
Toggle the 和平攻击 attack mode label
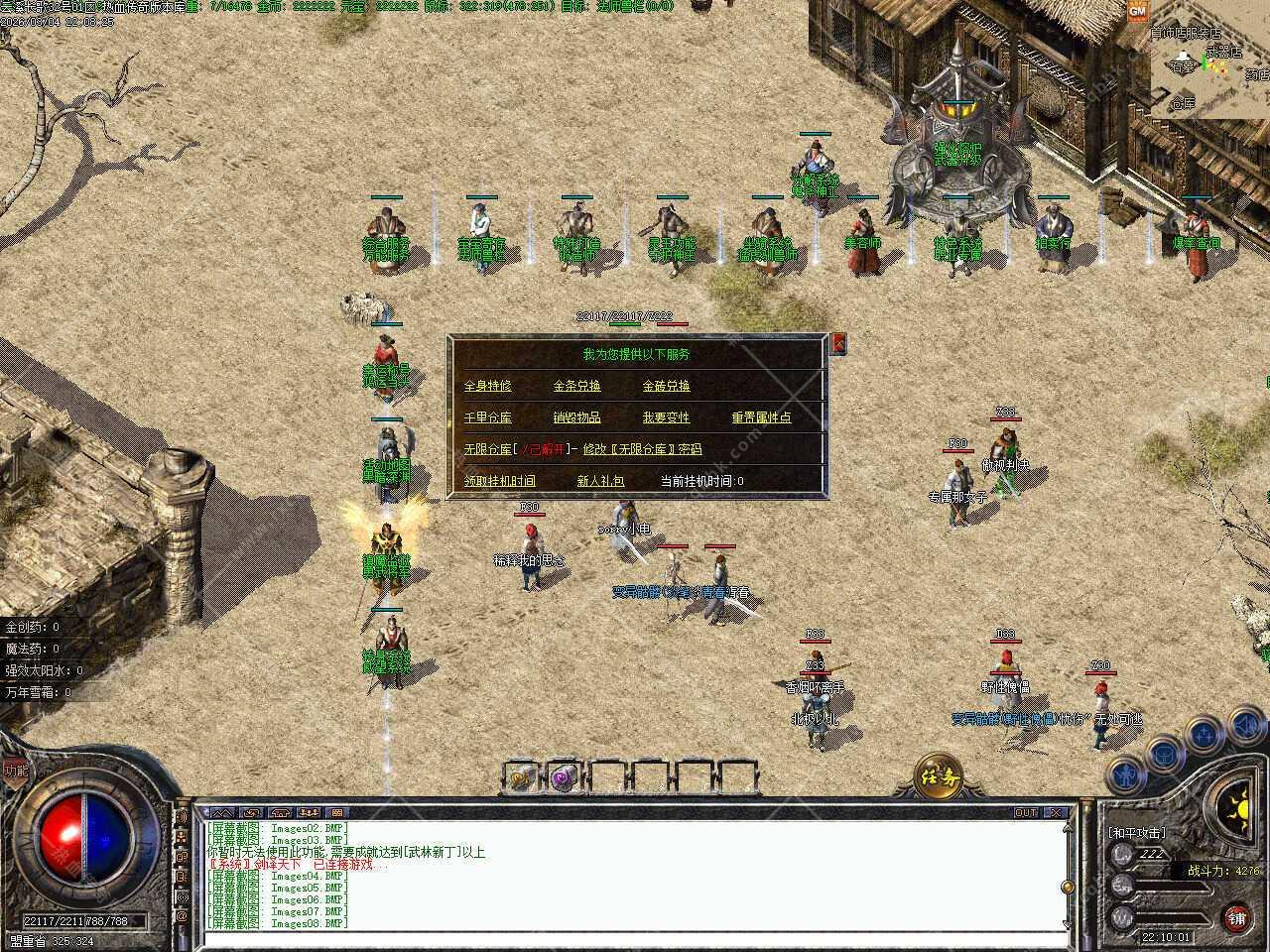point(1137,833)
